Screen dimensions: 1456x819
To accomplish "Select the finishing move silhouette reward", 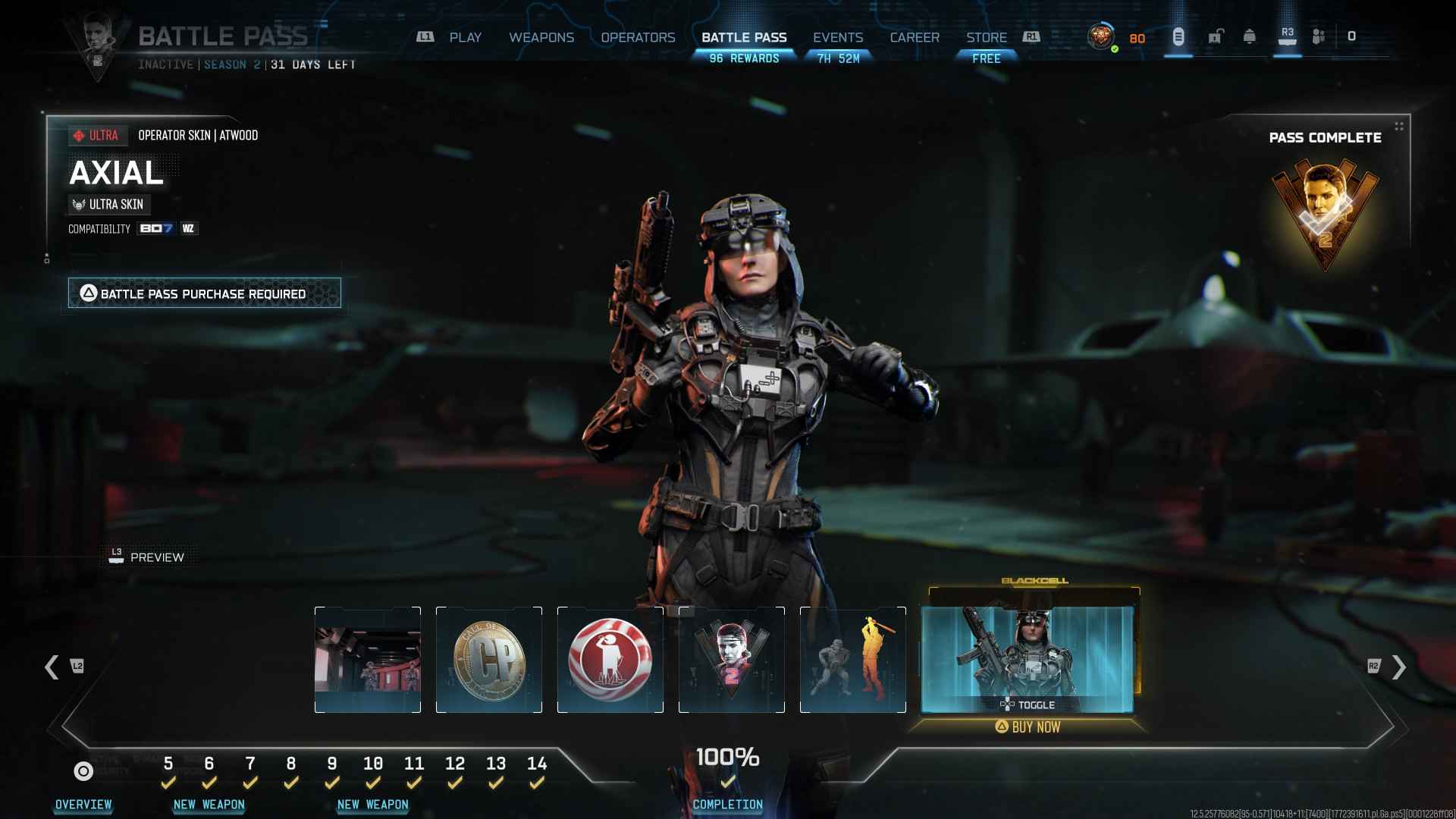I will 853,660.
